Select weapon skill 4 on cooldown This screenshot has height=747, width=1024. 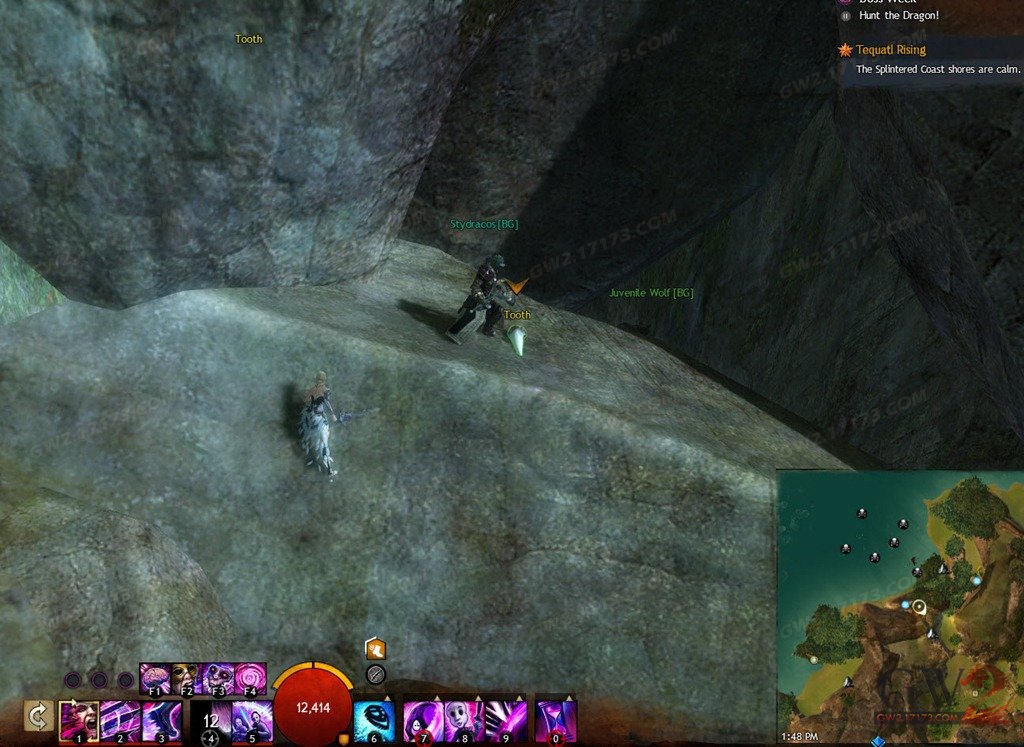pos(210,720)
